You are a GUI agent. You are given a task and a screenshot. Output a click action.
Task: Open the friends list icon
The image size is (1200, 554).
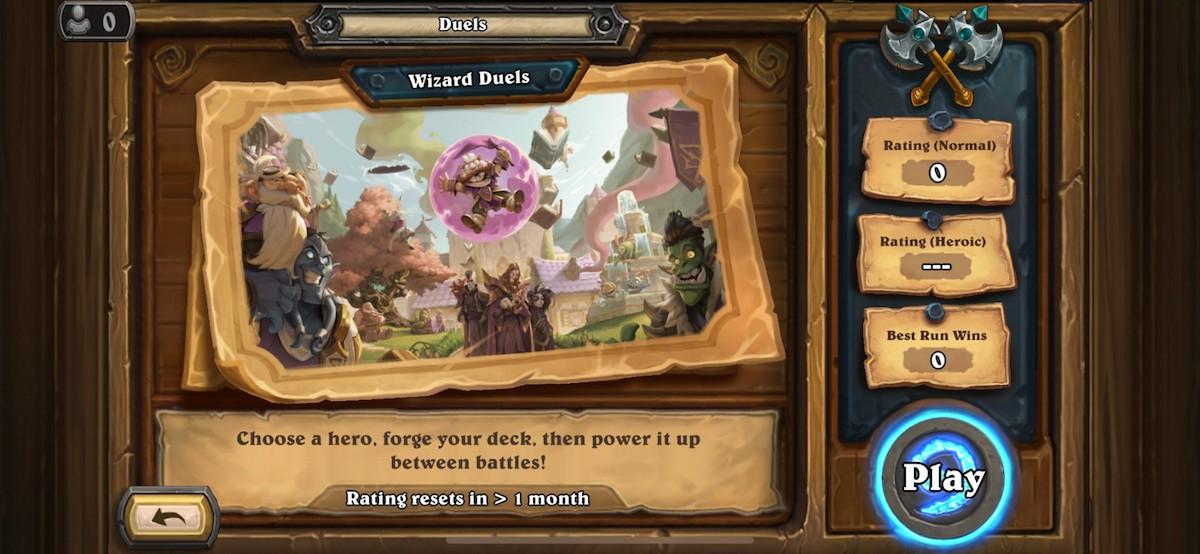[x=96, y=20]
